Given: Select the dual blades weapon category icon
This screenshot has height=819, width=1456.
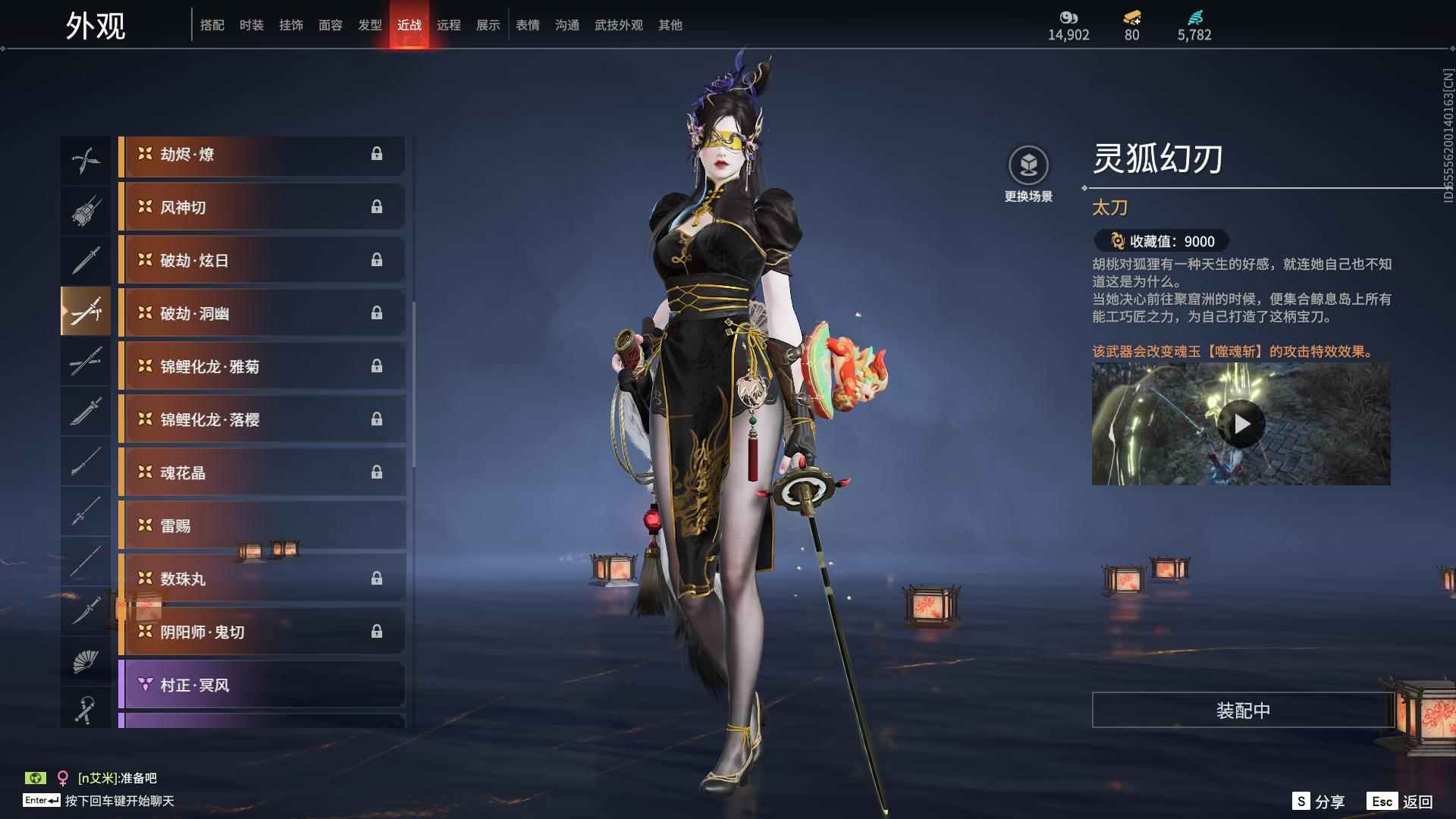Looking at the screenshot, I should 86,158.
